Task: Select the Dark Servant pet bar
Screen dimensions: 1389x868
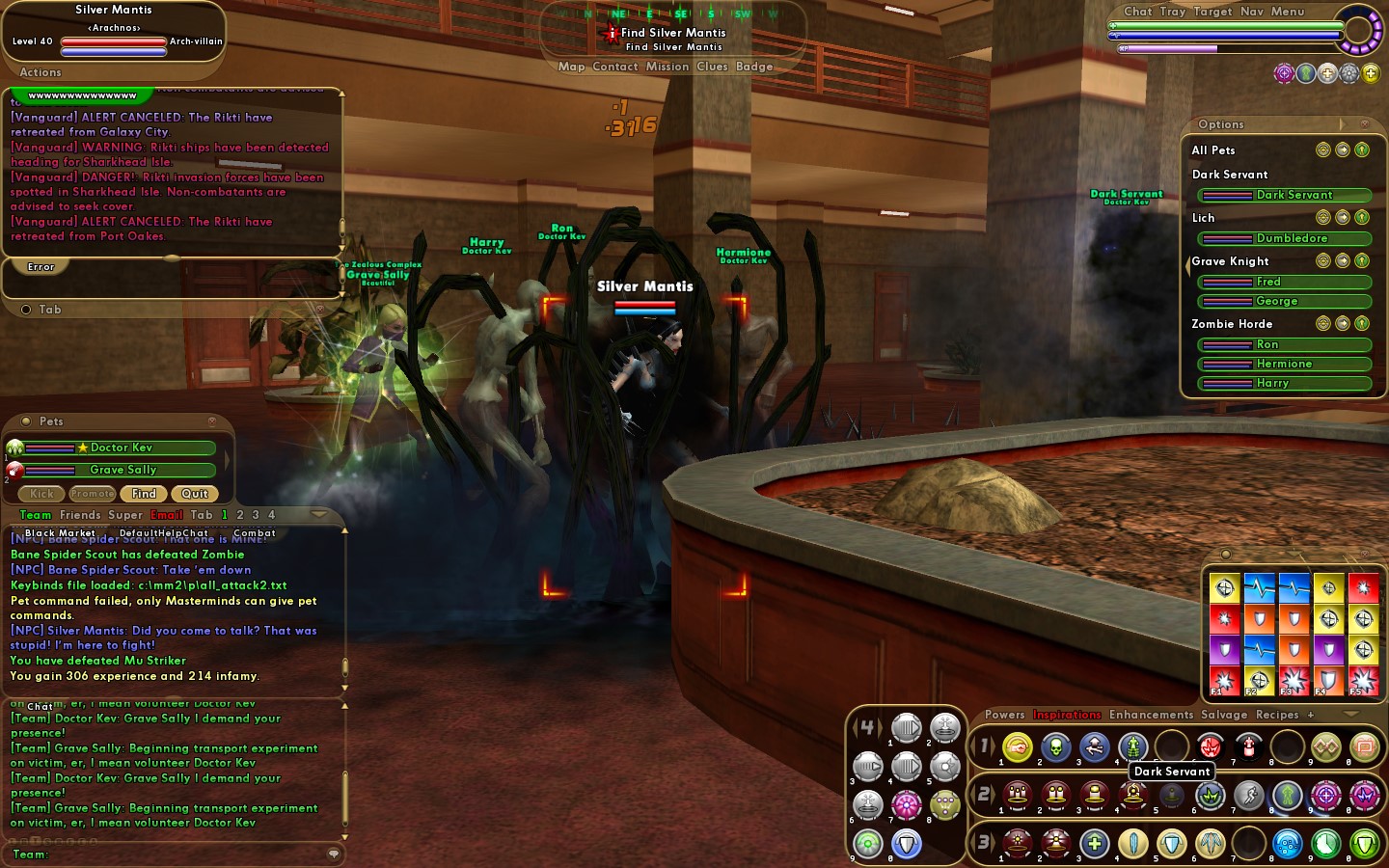Action: (x=1285, y=195)
